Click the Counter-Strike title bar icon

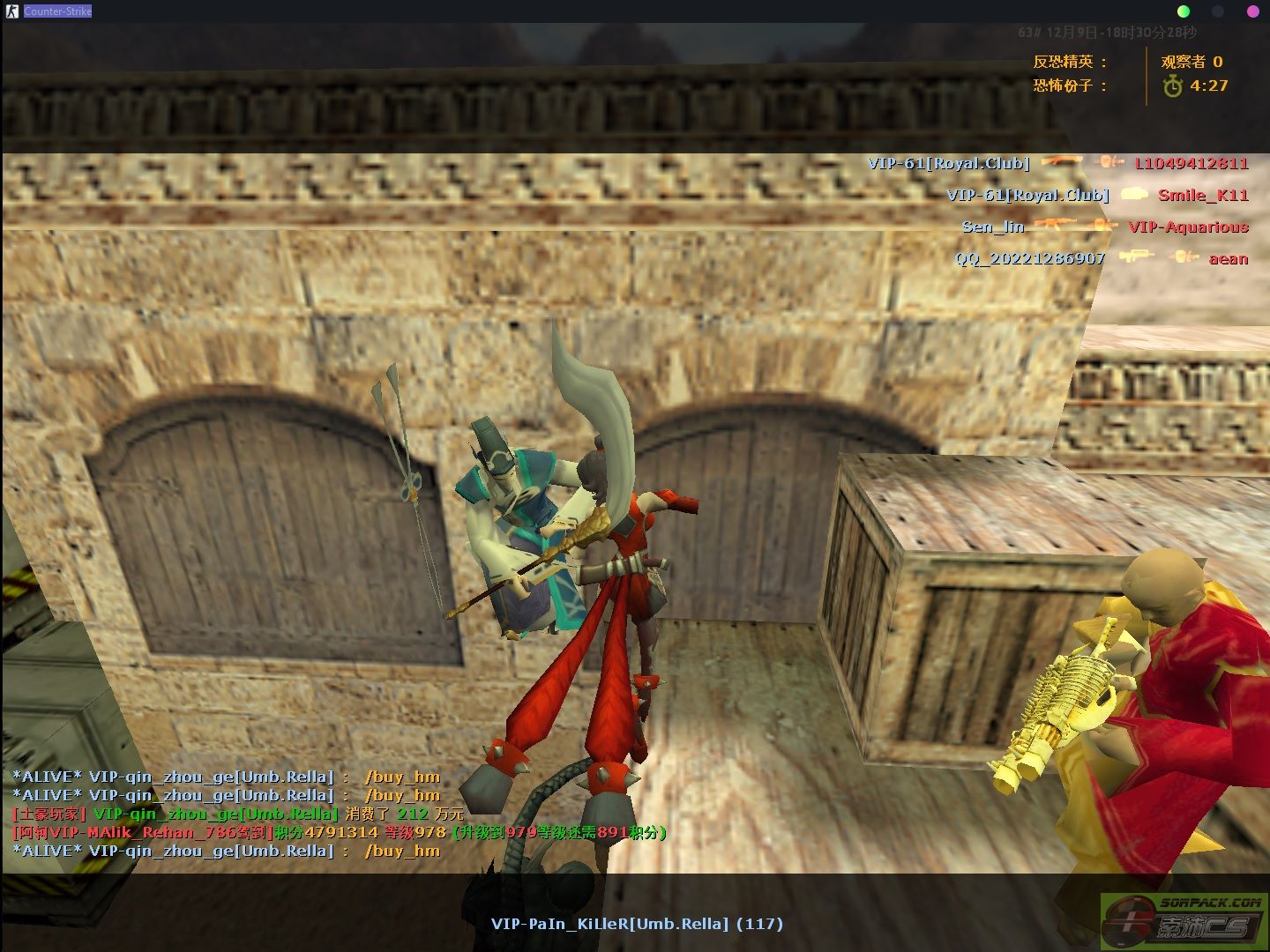pyautogui.click(x=12, y=11)
